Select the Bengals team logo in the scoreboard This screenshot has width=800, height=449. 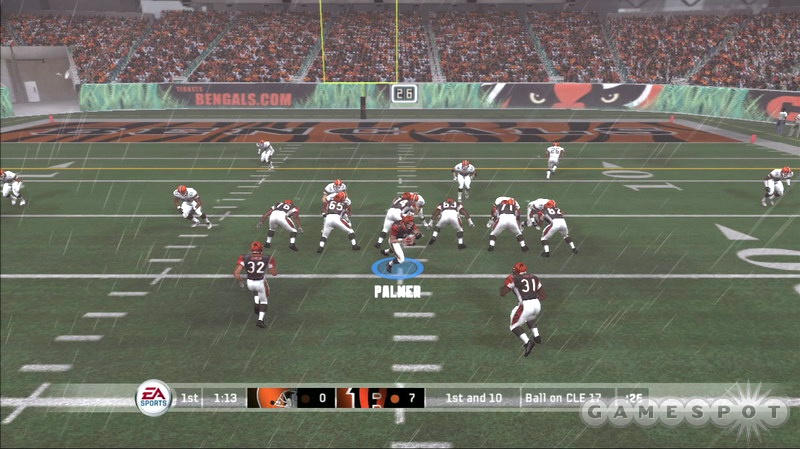coord(352,398)
